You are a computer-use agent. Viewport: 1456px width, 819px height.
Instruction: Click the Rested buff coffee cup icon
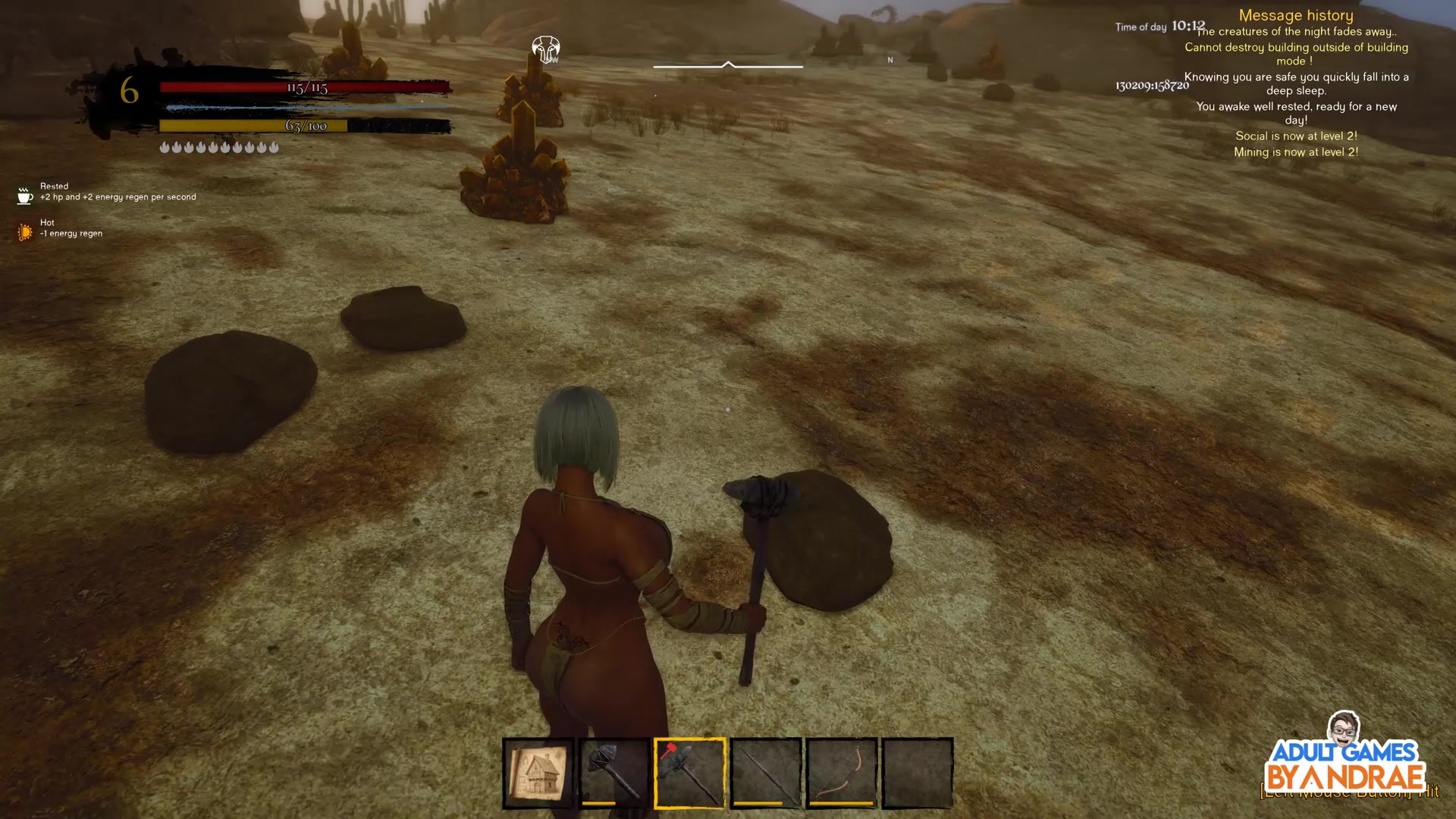(x=25, y=196)
